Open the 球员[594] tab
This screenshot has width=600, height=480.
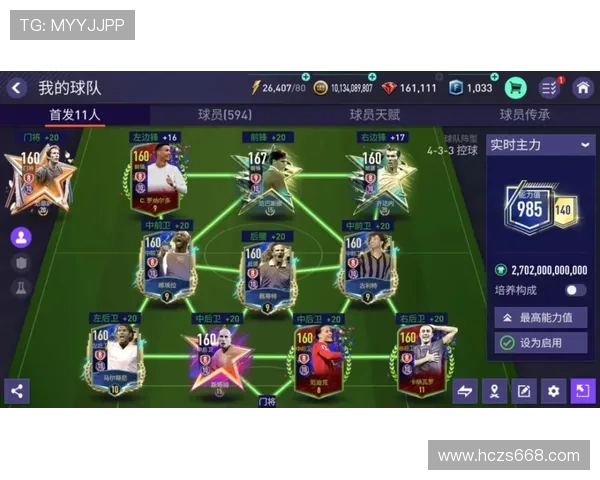coord(225,115)
